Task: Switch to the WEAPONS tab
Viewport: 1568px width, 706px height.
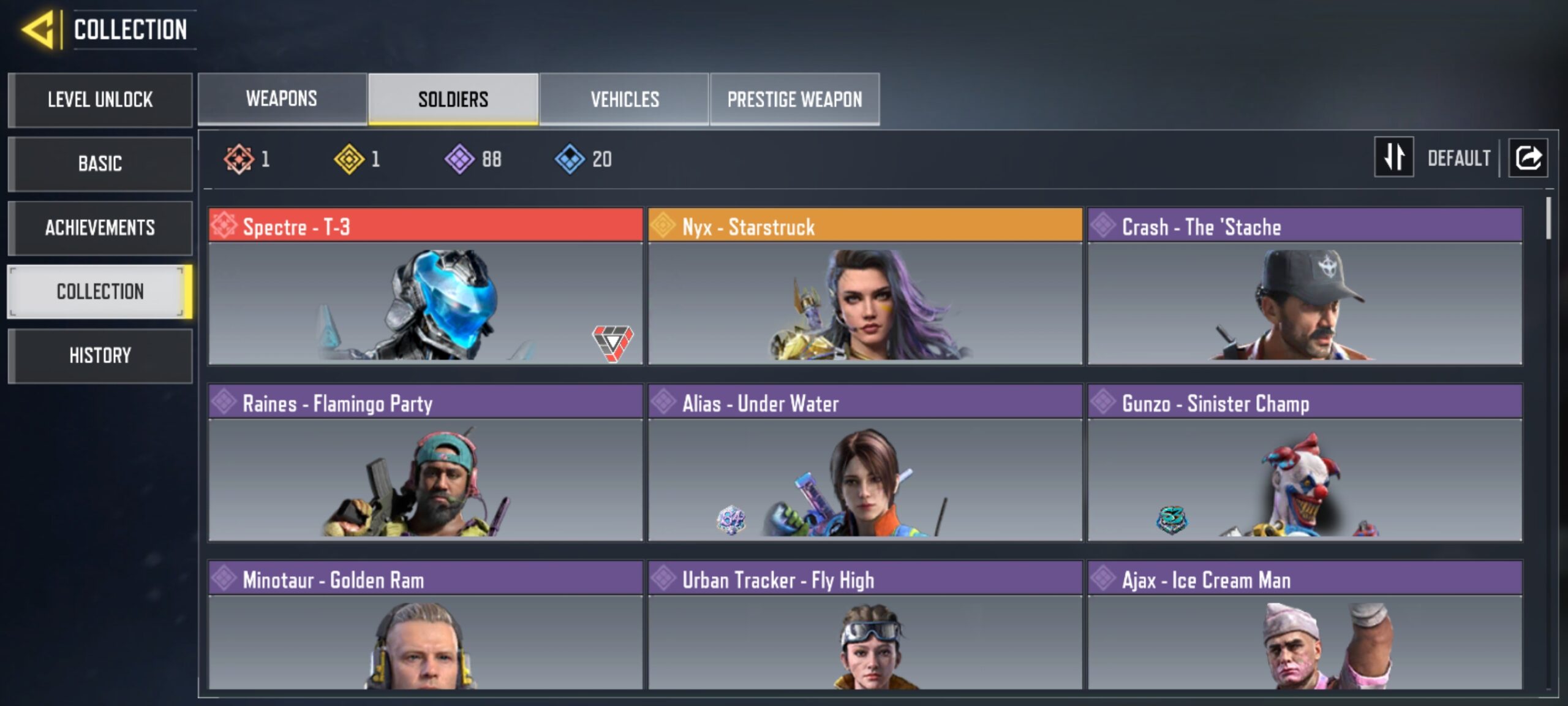Action: (281, 98)
